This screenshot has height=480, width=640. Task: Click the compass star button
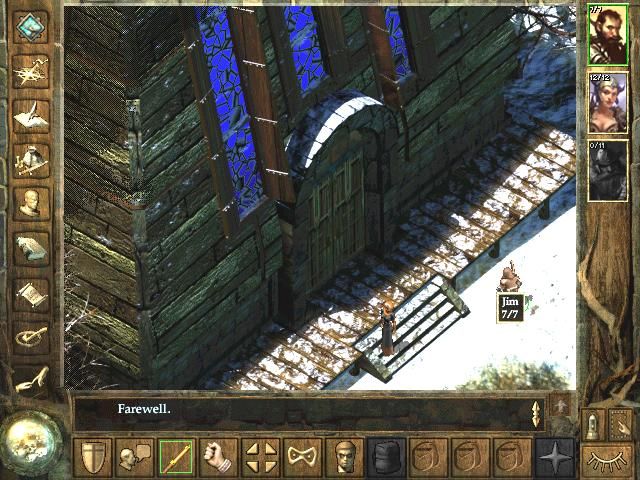click(x=555, y=458)
